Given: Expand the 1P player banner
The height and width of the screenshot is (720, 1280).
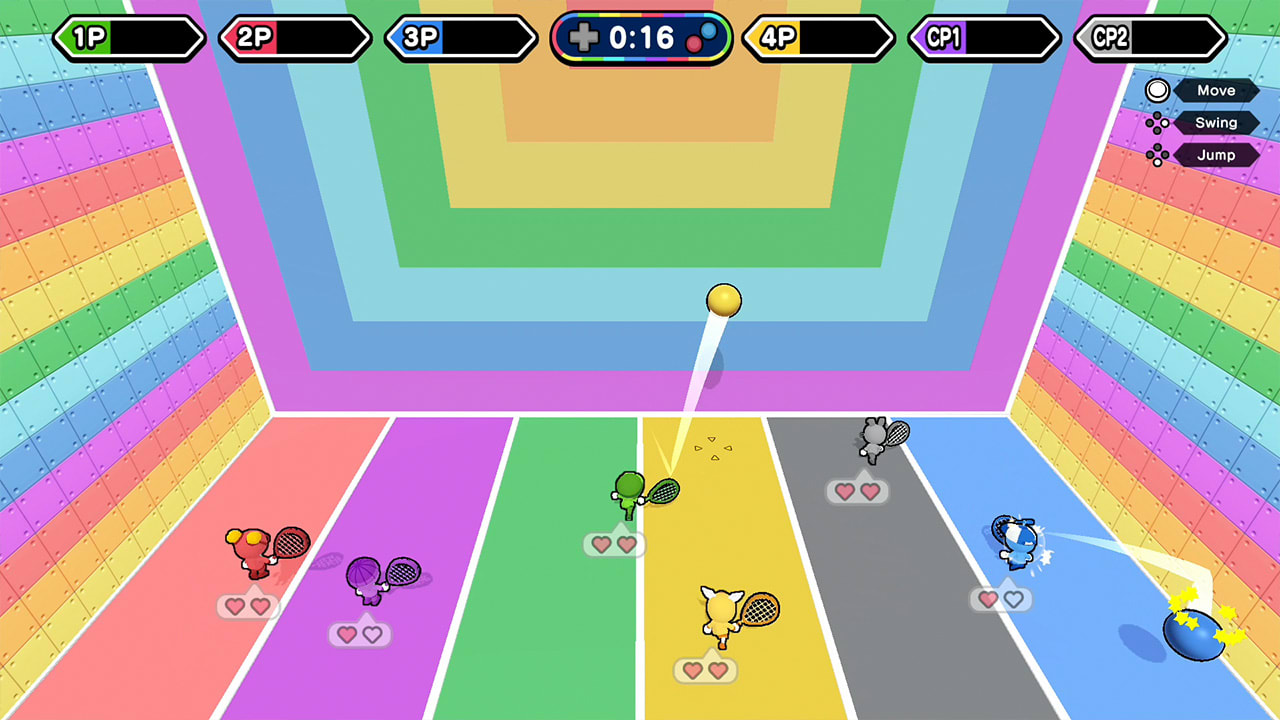Looking at the screenshot, I should [130, 38].
